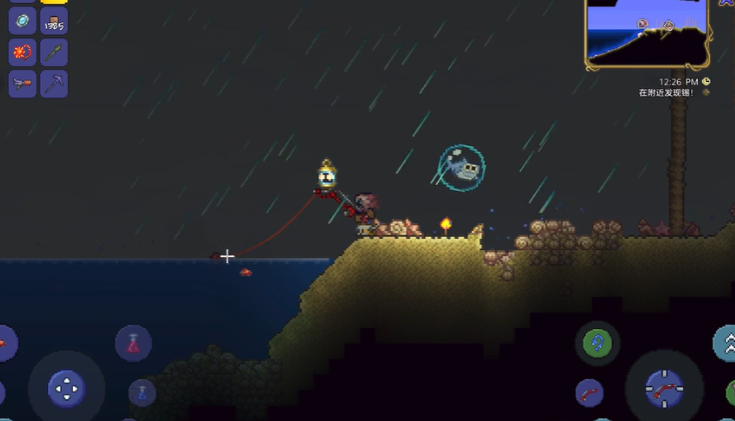Select the pickaxe hotbar slot

[54, 83]
